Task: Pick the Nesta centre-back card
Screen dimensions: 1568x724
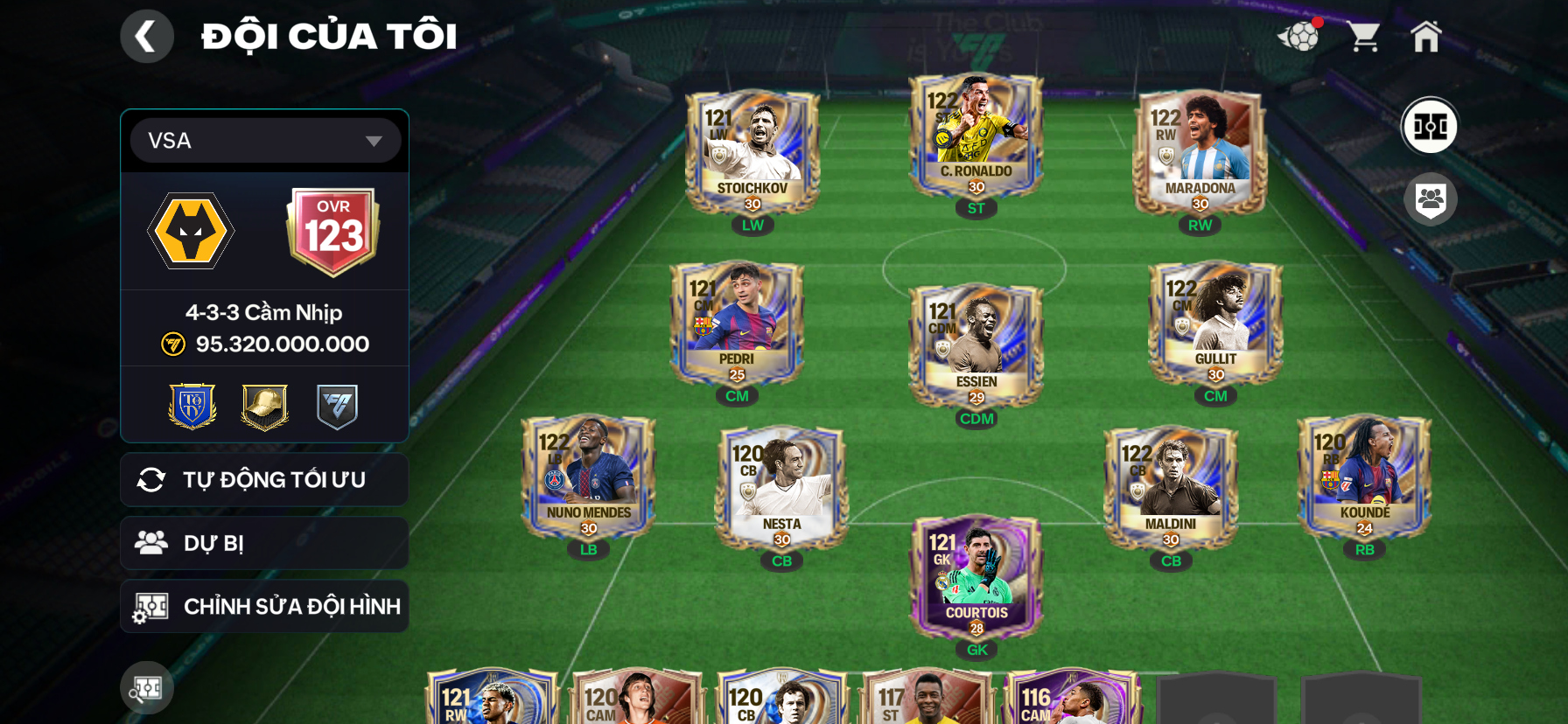Action: [x=782, y=488]
